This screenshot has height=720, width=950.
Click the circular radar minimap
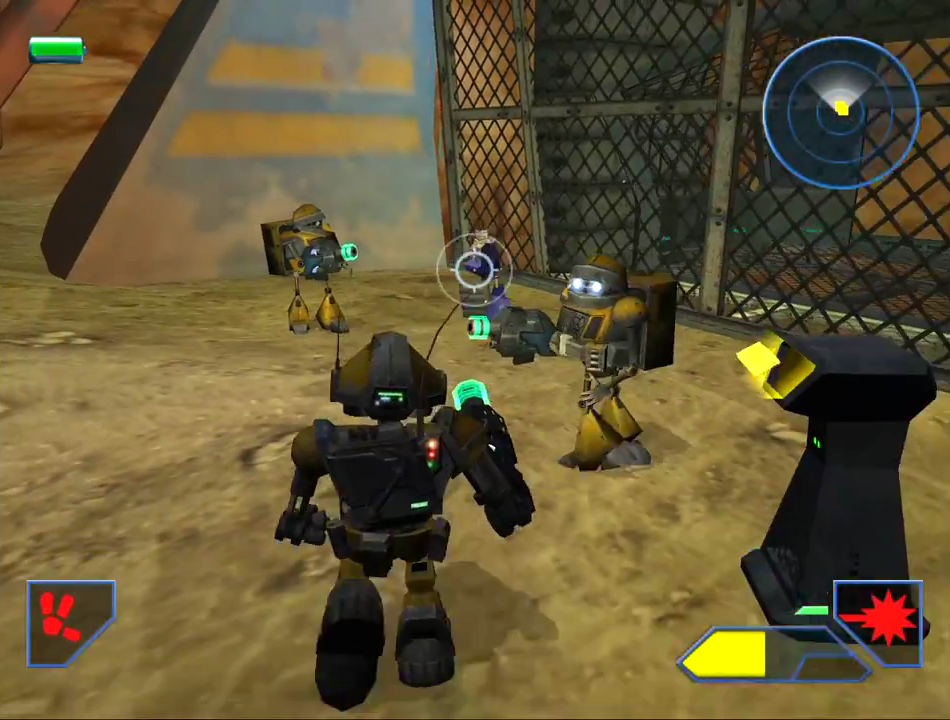pyautogui.click(x=840, y=111)
